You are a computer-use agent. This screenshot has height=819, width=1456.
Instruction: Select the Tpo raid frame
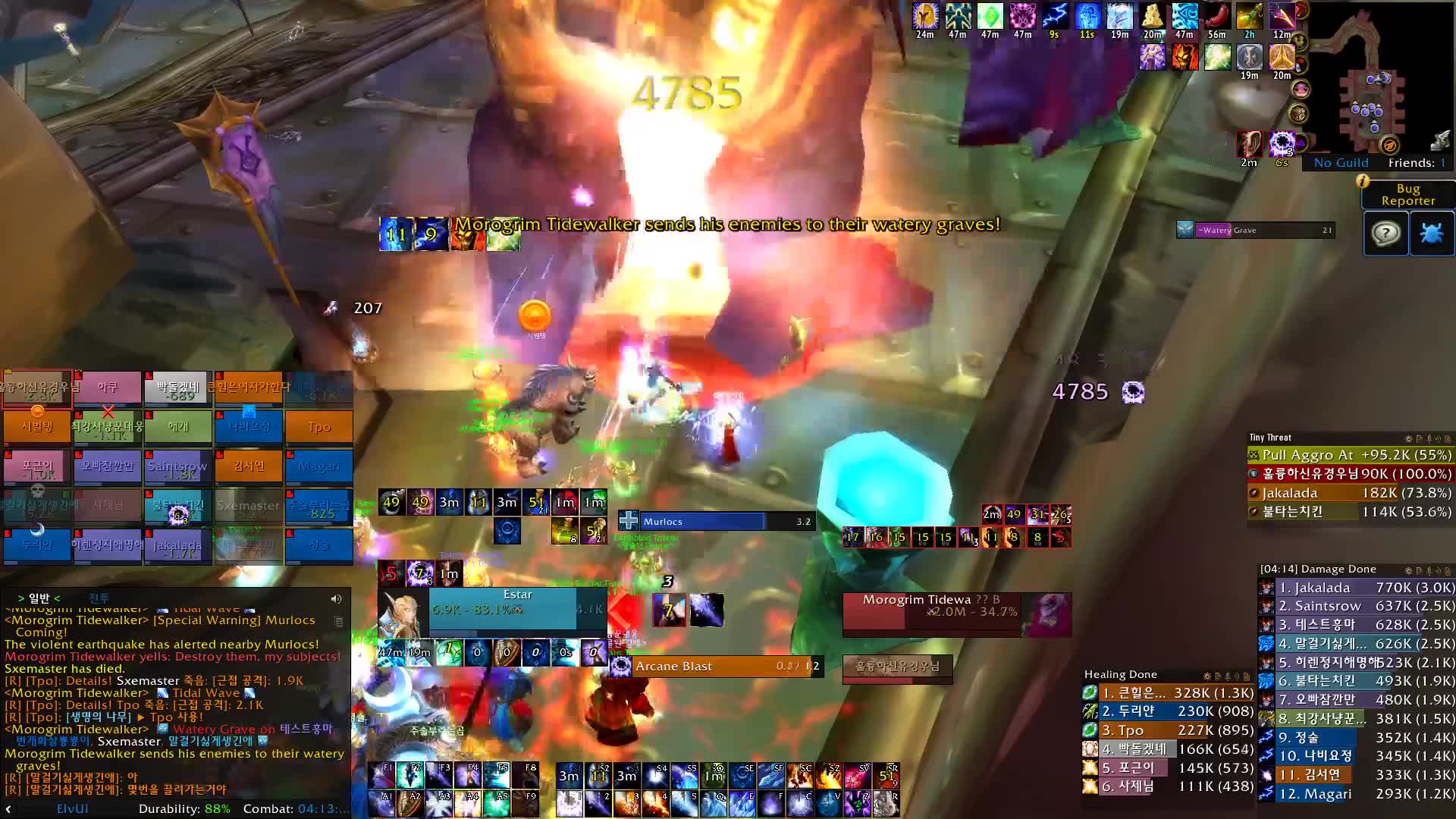(x=319, y=427)
